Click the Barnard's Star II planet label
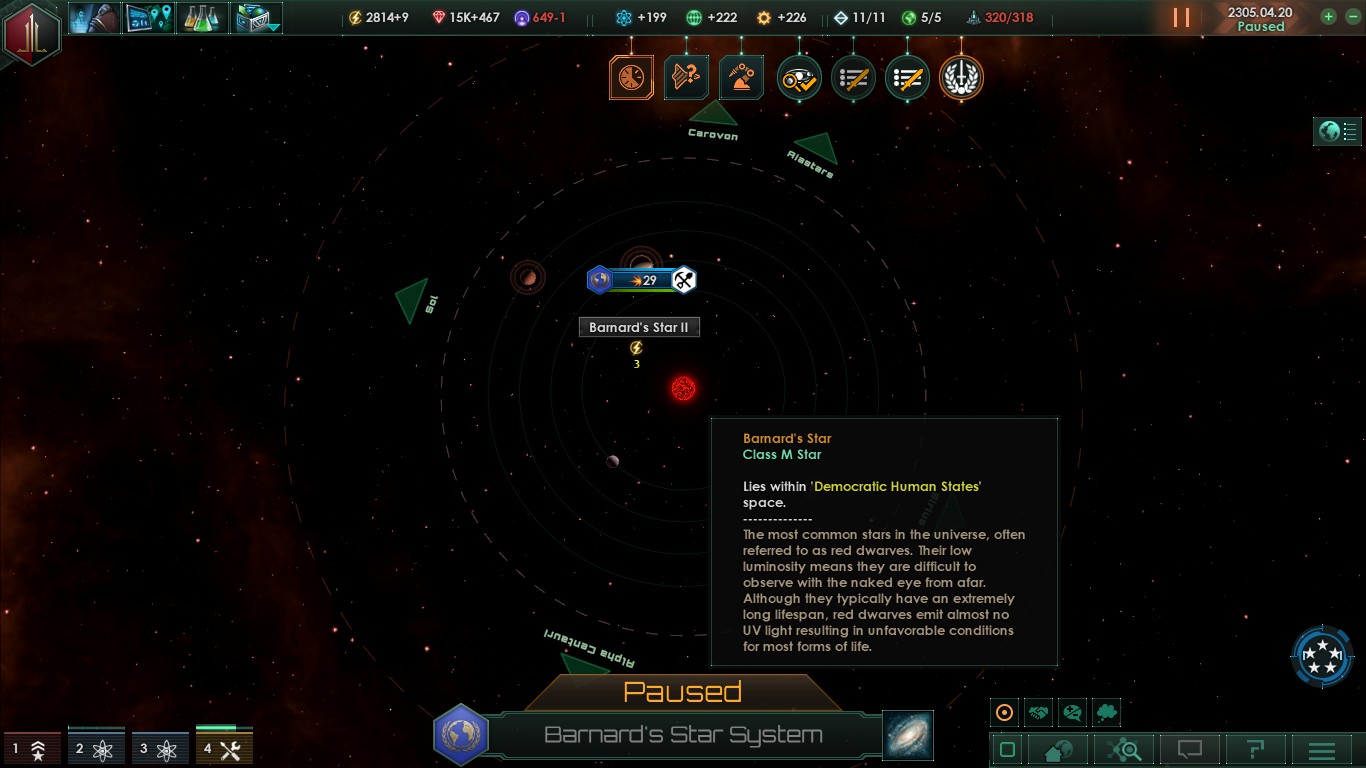Image resolution: width=1366 pixels, height=768 pixels. coord(639,327)
